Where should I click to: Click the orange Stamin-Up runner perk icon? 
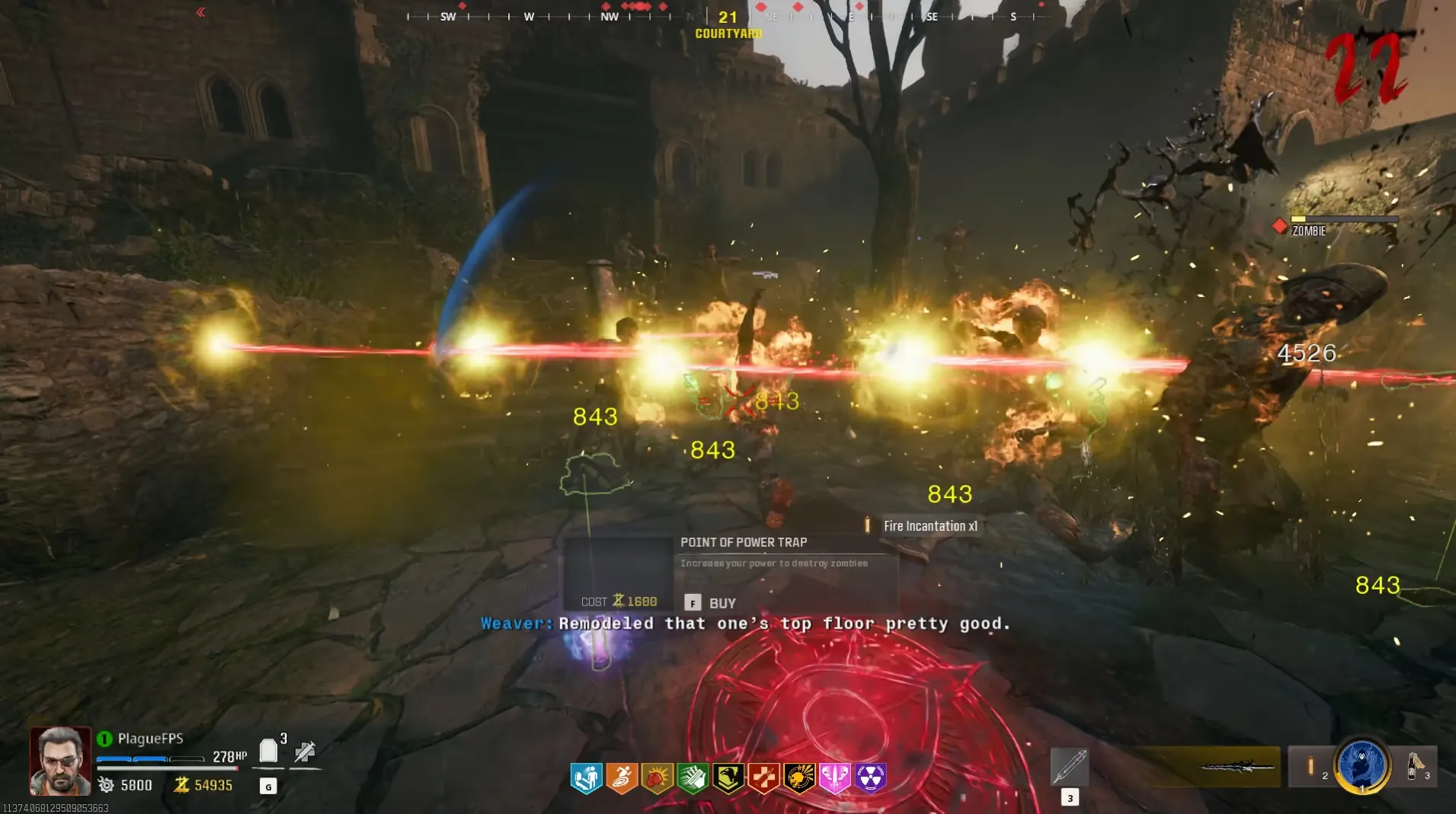pyautogui.click(x=622, y=778)
